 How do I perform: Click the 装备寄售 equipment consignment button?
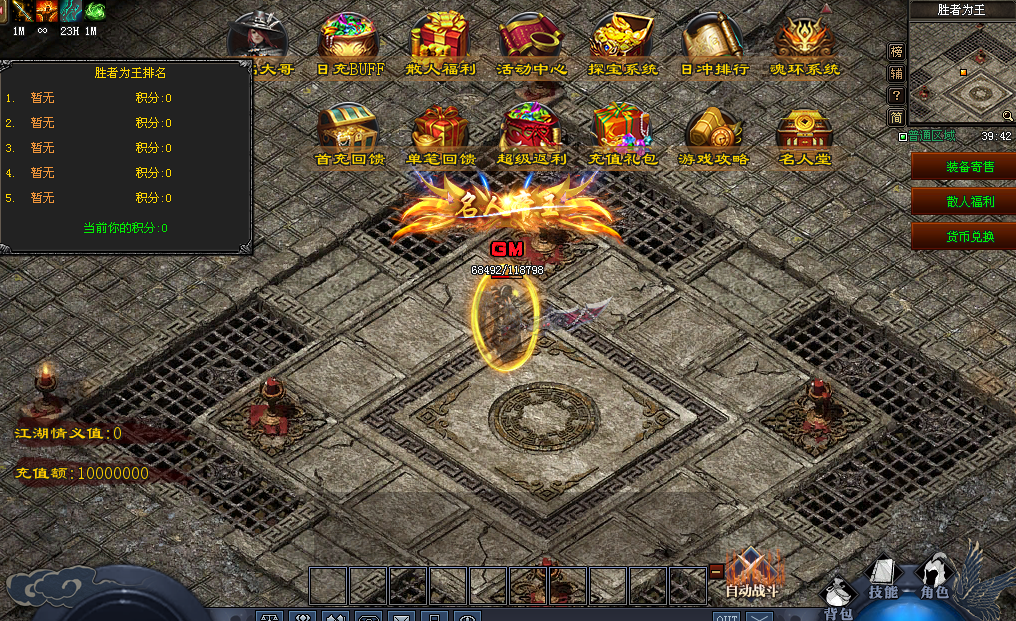pyautogui.click(x=963, y=166)
